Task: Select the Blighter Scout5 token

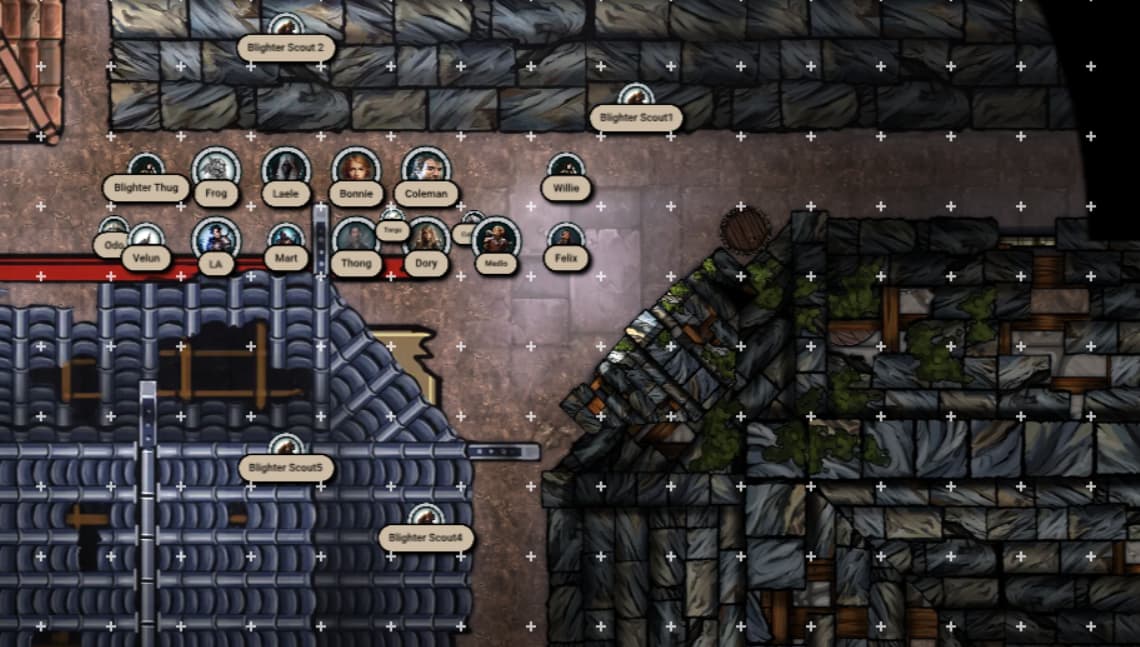Action: point(285,447)
